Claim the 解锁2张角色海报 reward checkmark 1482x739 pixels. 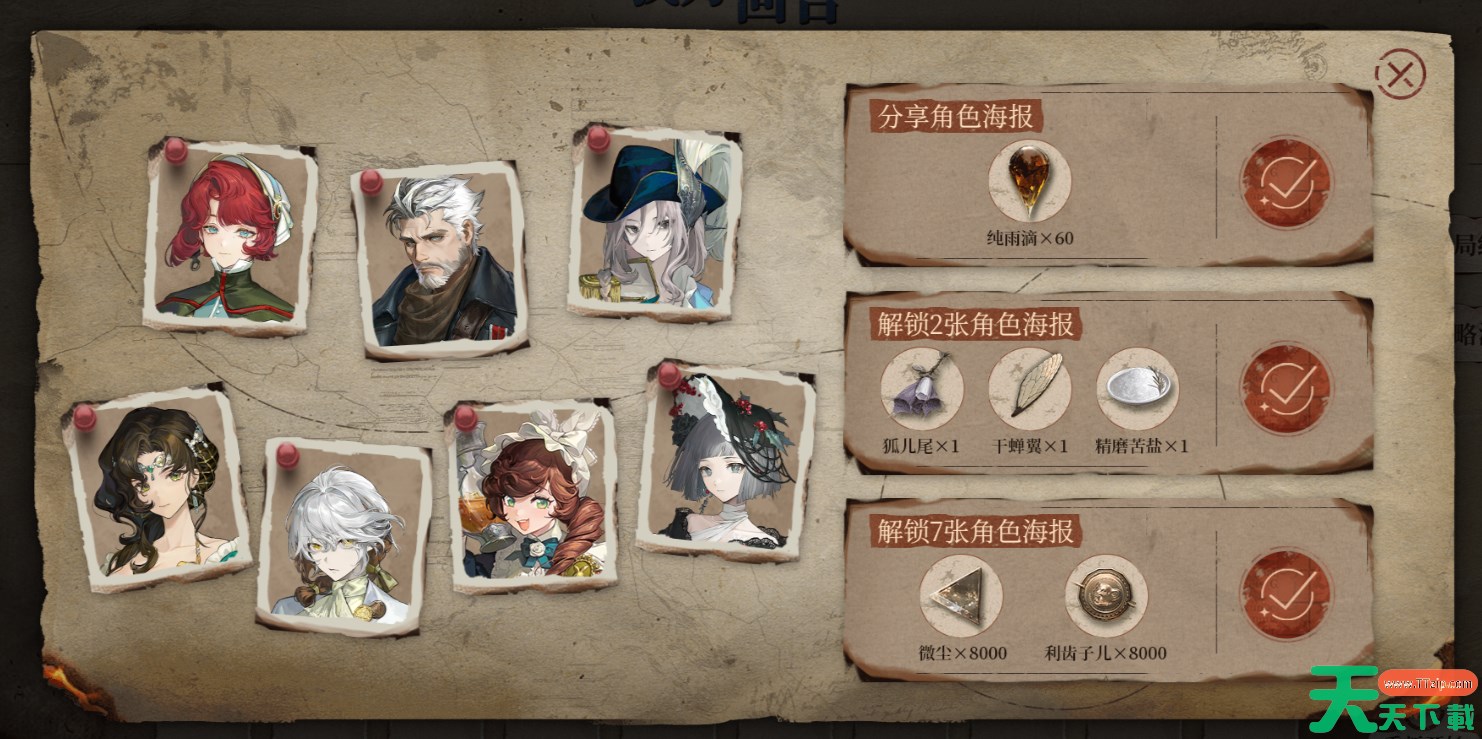[x=1285, y=389]
